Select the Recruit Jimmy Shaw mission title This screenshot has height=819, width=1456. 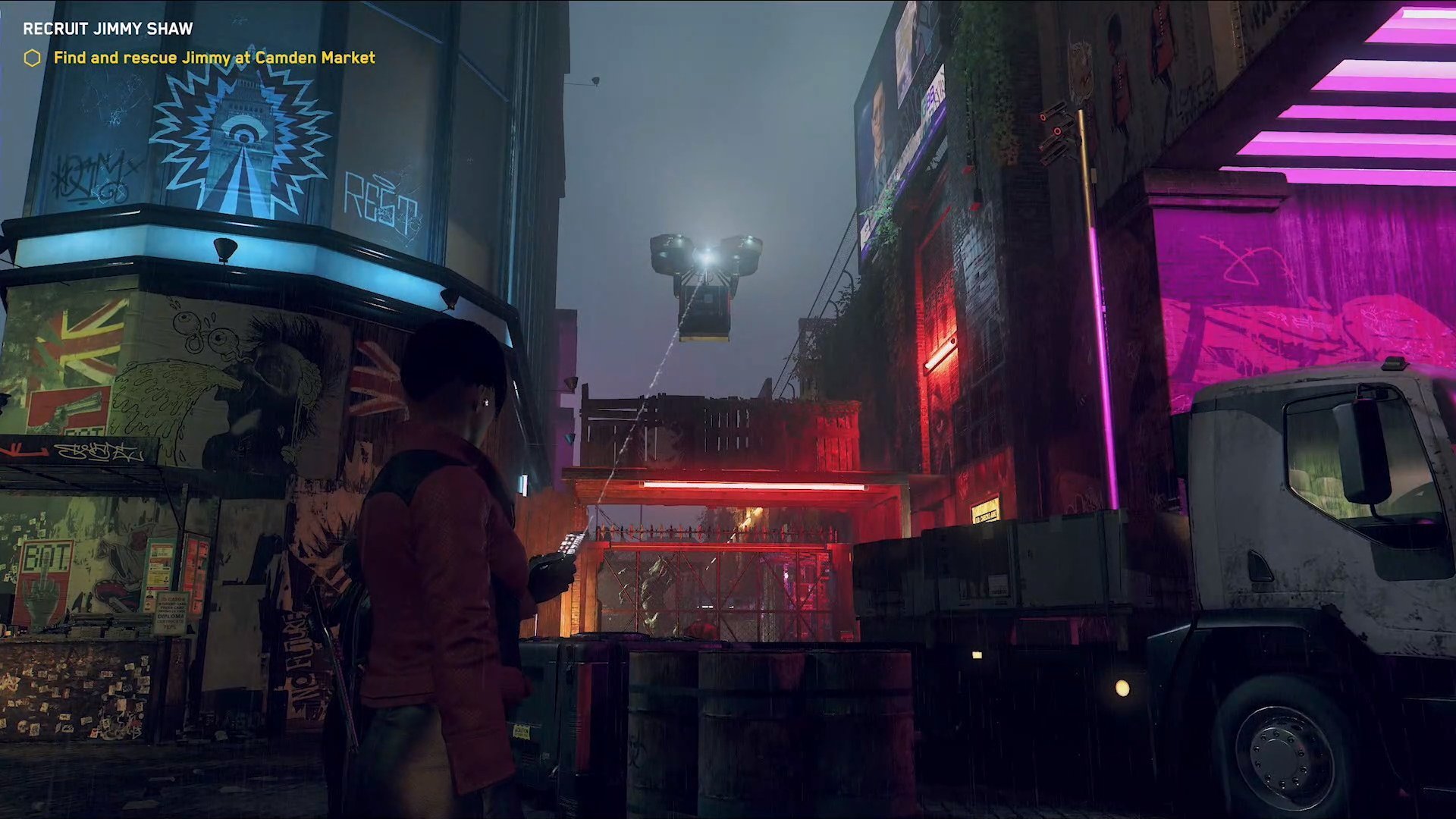coord(108,29)
